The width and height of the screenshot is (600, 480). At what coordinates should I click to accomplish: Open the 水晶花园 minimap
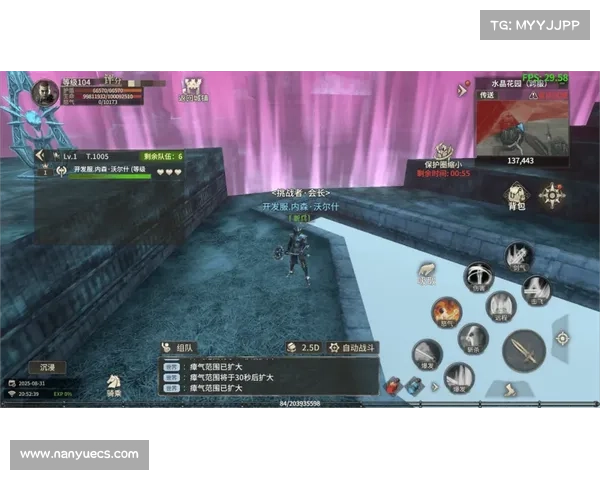520,125
